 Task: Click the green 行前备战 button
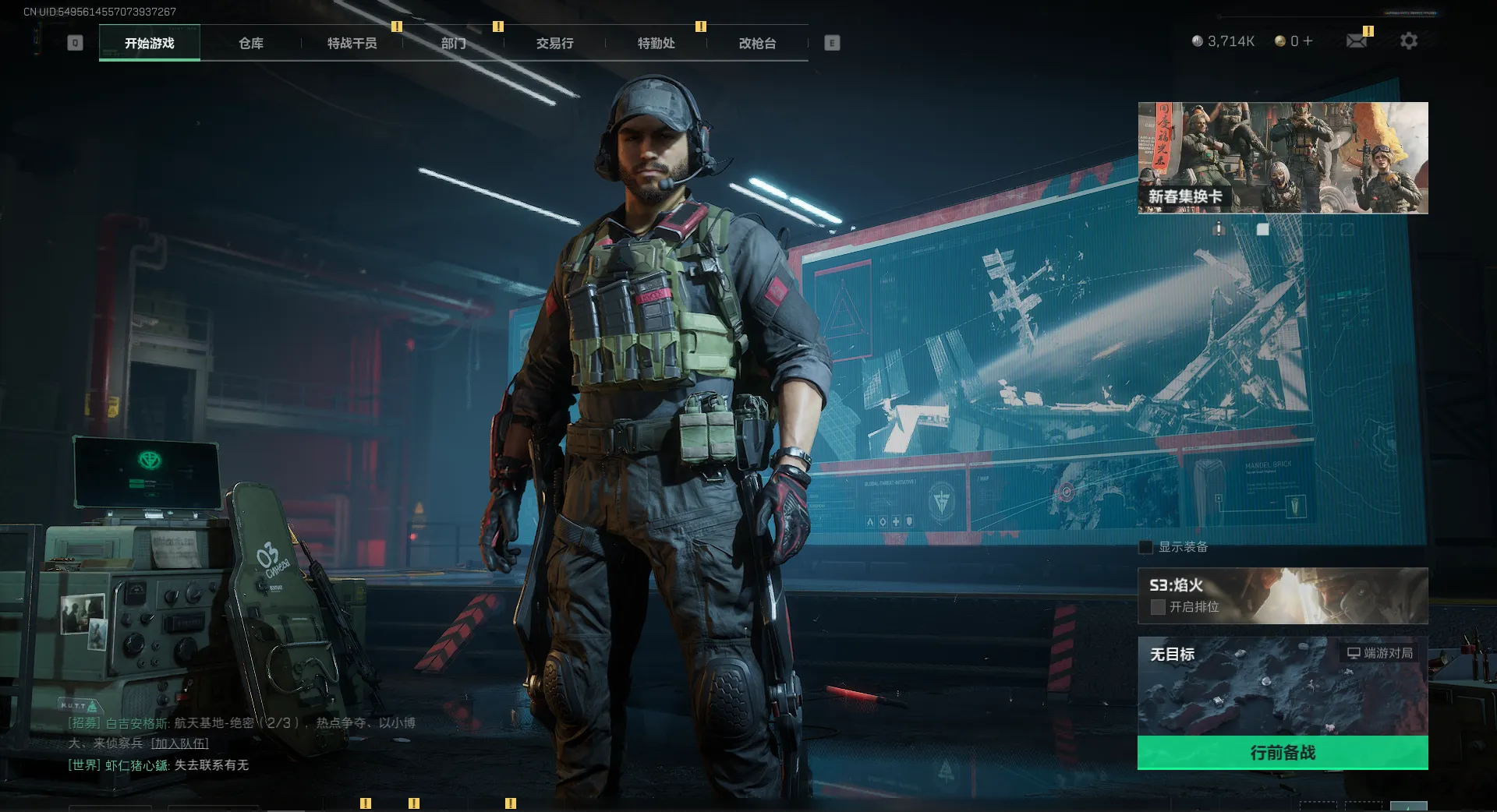[x=1283, y=753]
